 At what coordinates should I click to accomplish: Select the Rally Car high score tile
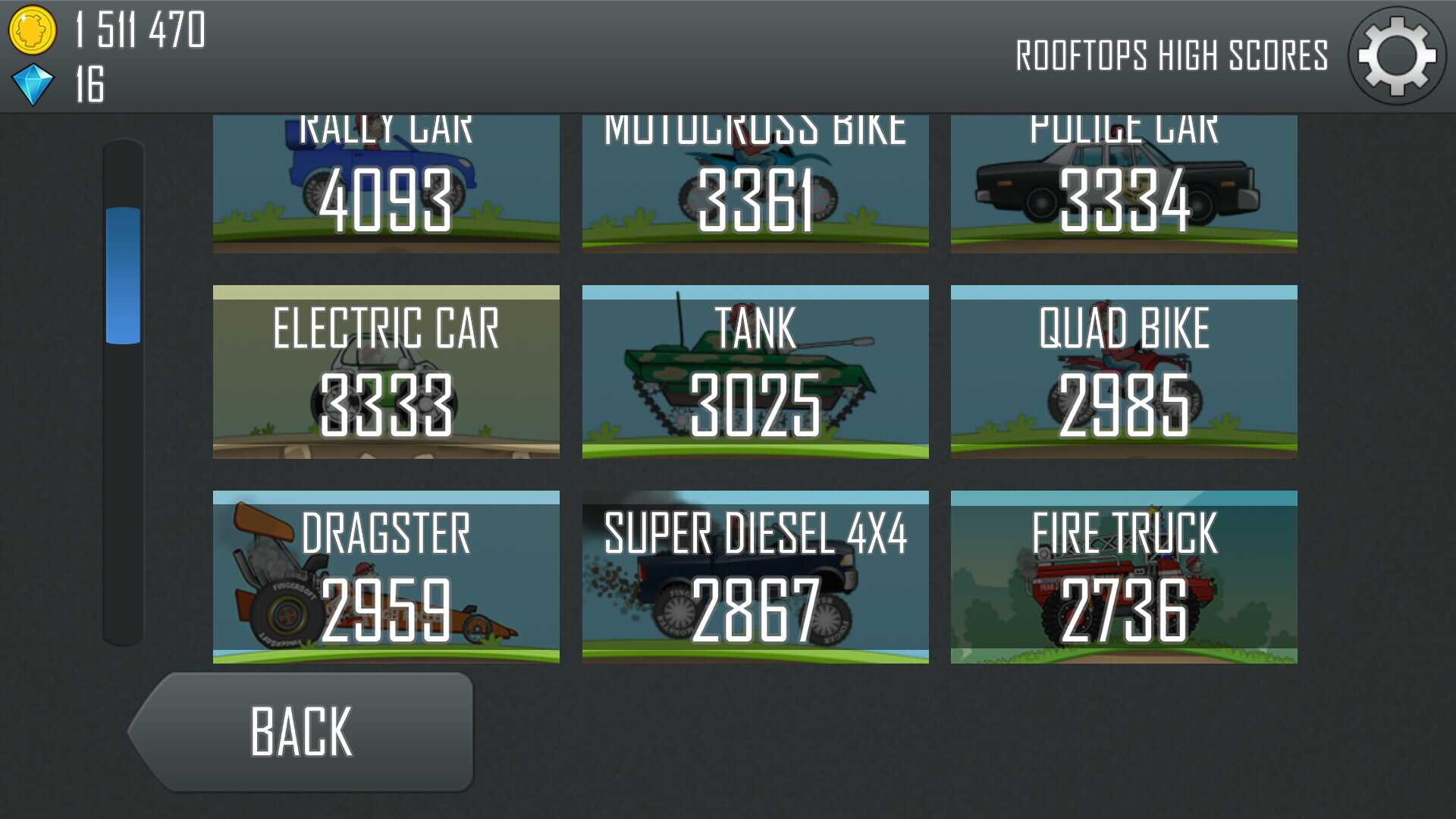(x=386, y=184)
